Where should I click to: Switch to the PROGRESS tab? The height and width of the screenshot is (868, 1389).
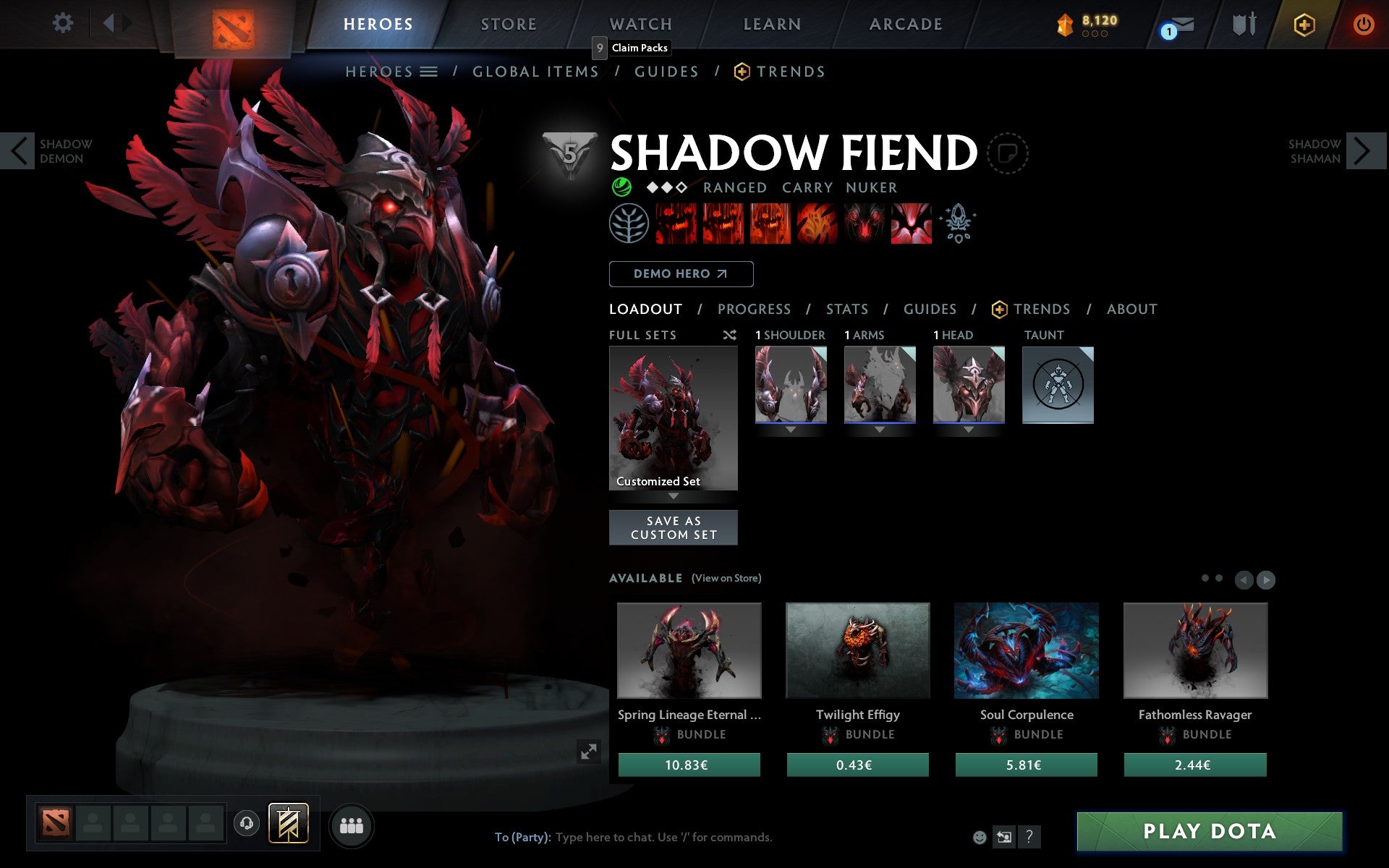pyautogui.click(x=754, y=309)
